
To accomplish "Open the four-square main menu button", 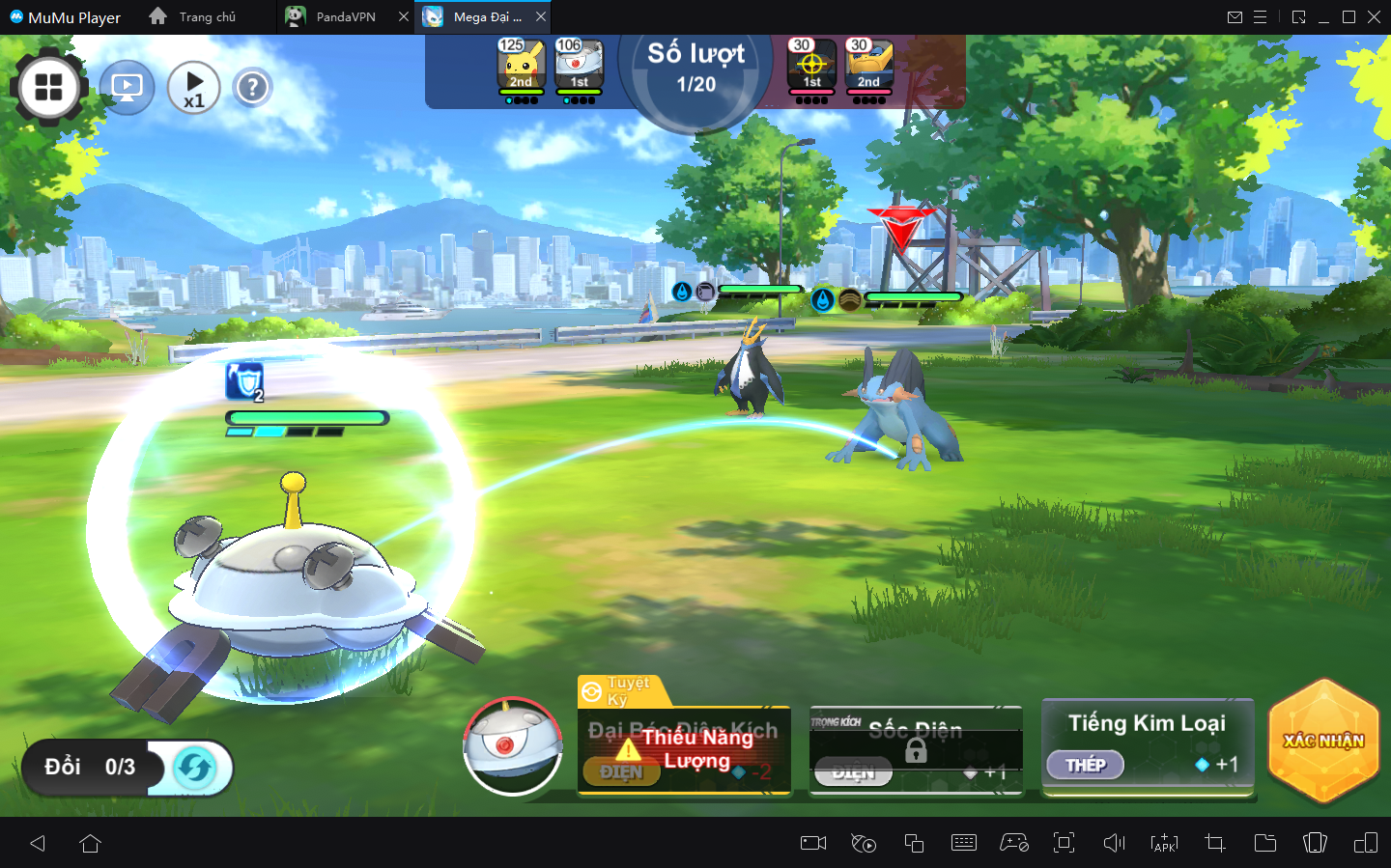I will coord(48,88).
